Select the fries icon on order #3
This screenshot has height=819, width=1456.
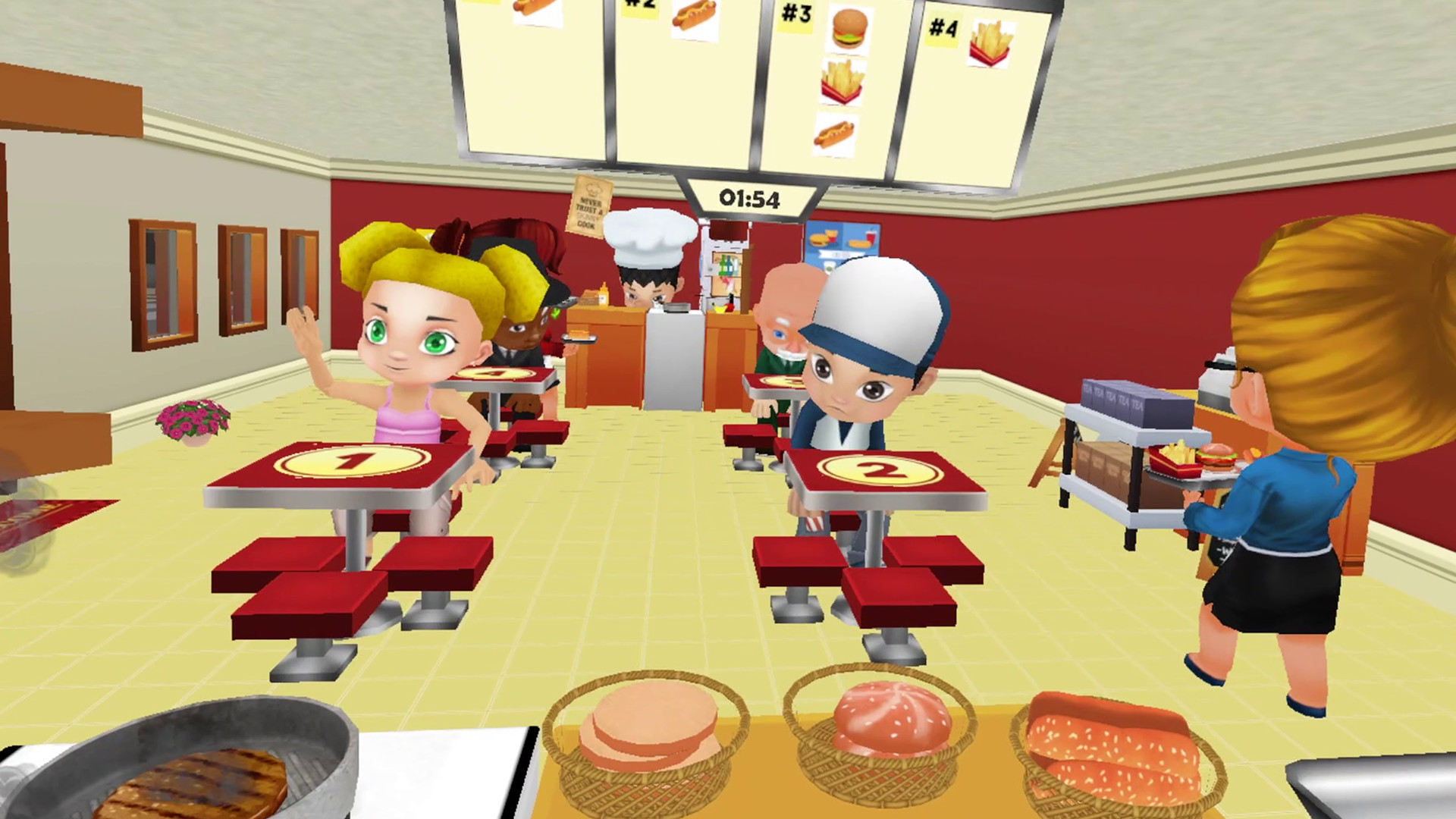pos(840,80)
